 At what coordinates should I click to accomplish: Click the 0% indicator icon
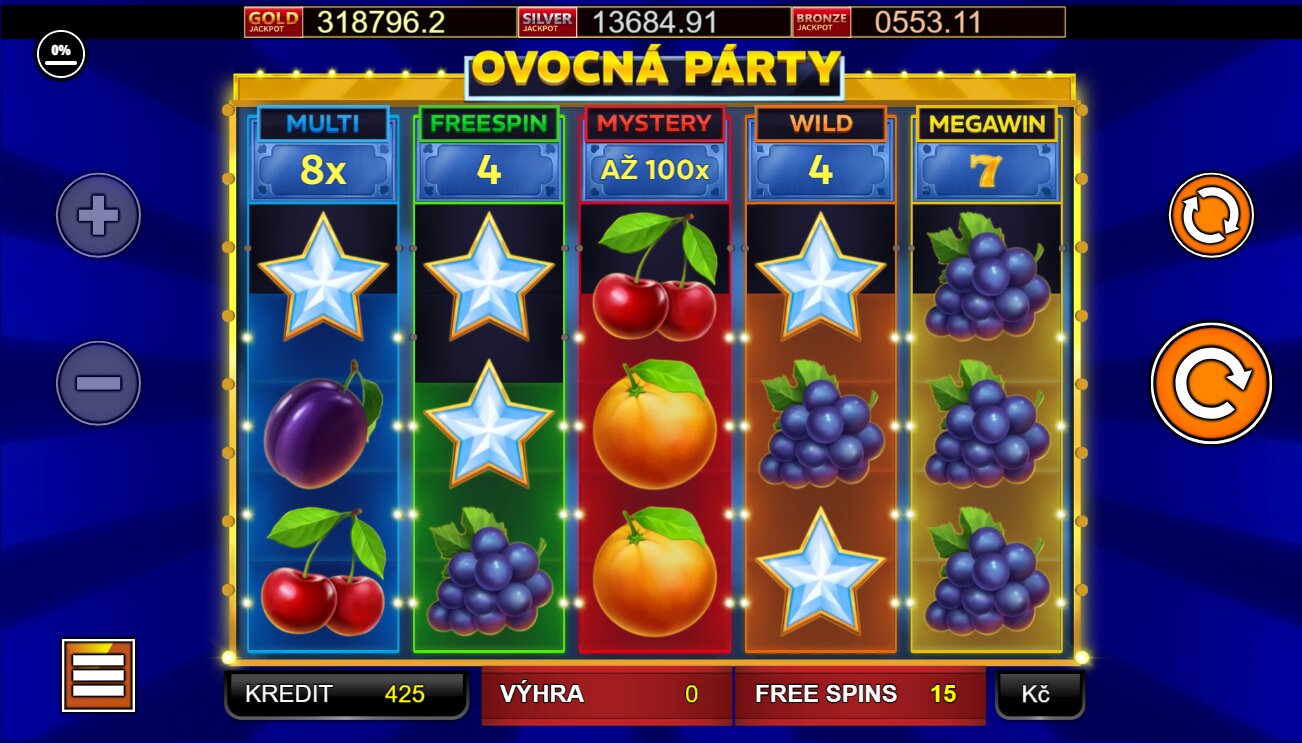click(61, 54)
